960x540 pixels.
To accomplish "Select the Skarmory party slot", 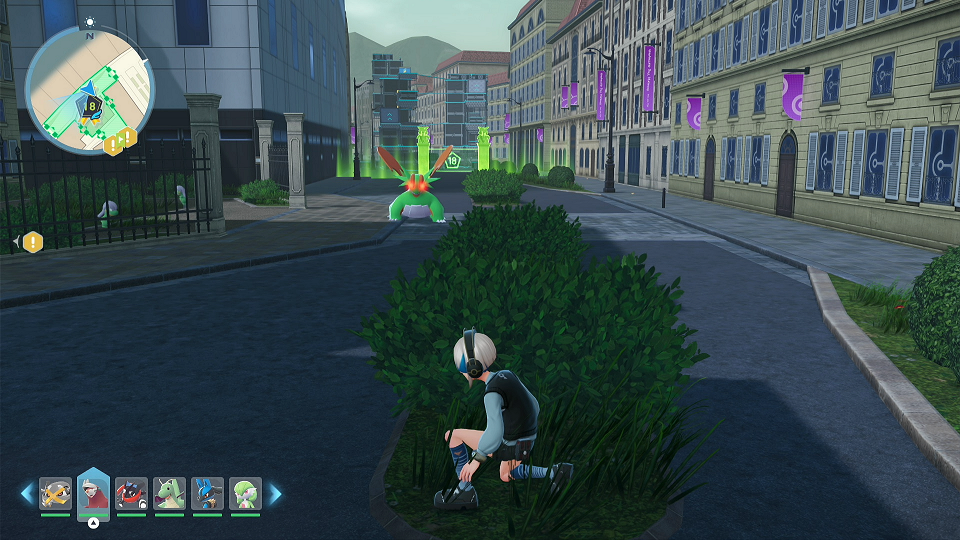I will pyautogui.click(x=56, y=493).
